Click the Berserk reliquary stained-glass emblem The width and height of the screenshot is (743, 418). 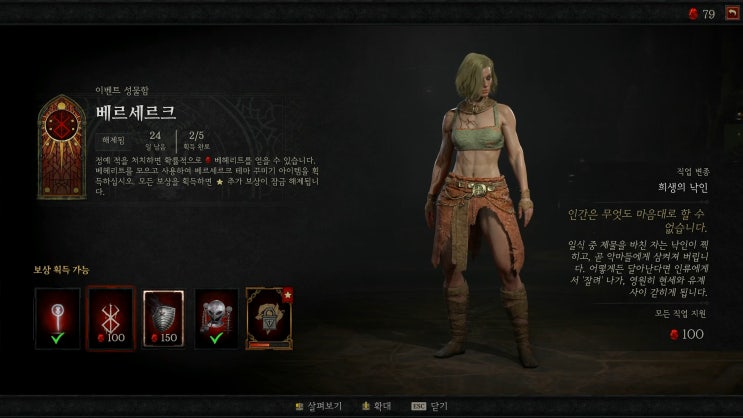coord(62,147)
